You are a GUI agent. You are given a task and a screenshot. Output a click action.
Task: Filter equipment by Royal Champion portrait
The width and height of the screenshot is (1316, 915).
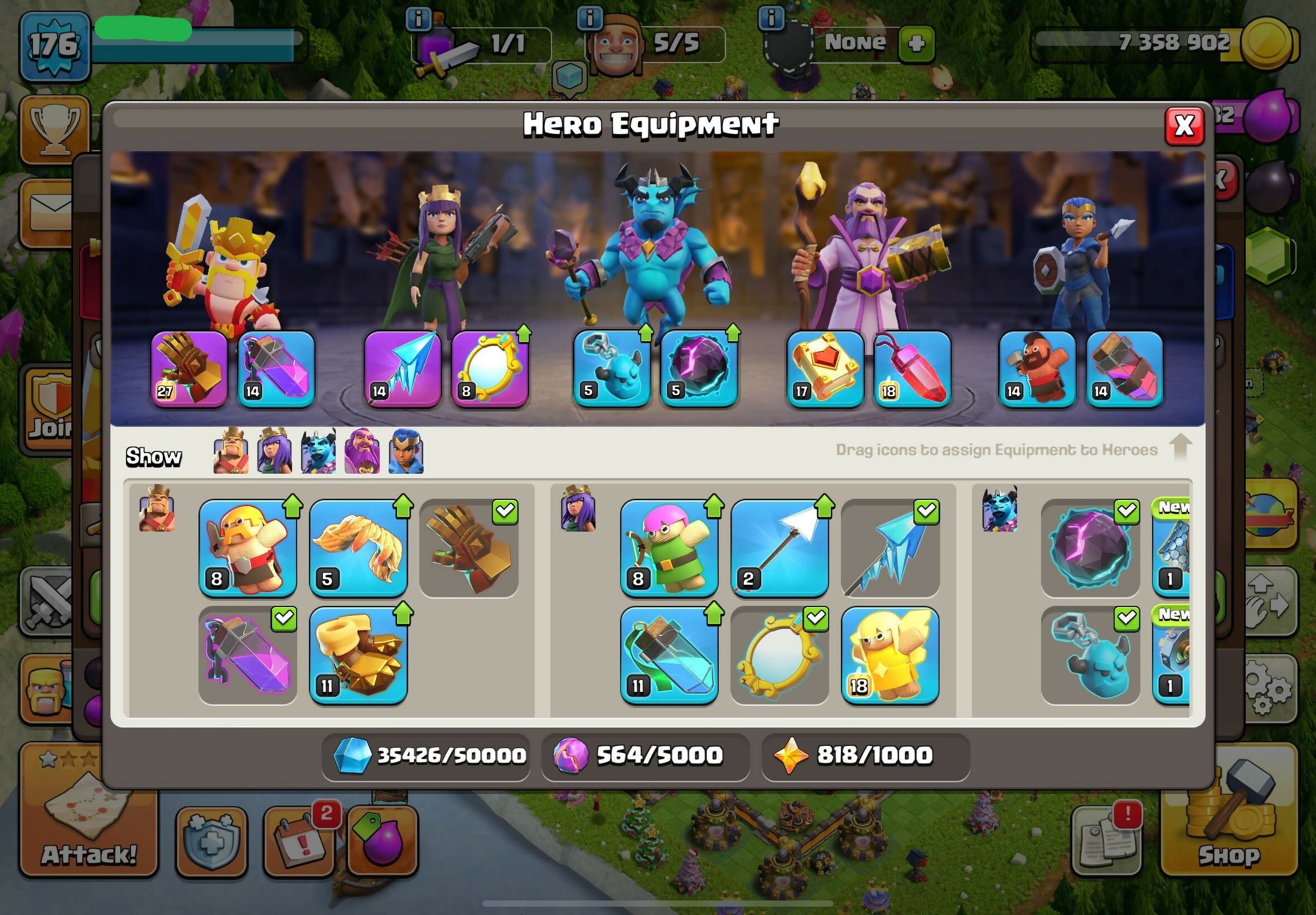pos(405,451)
